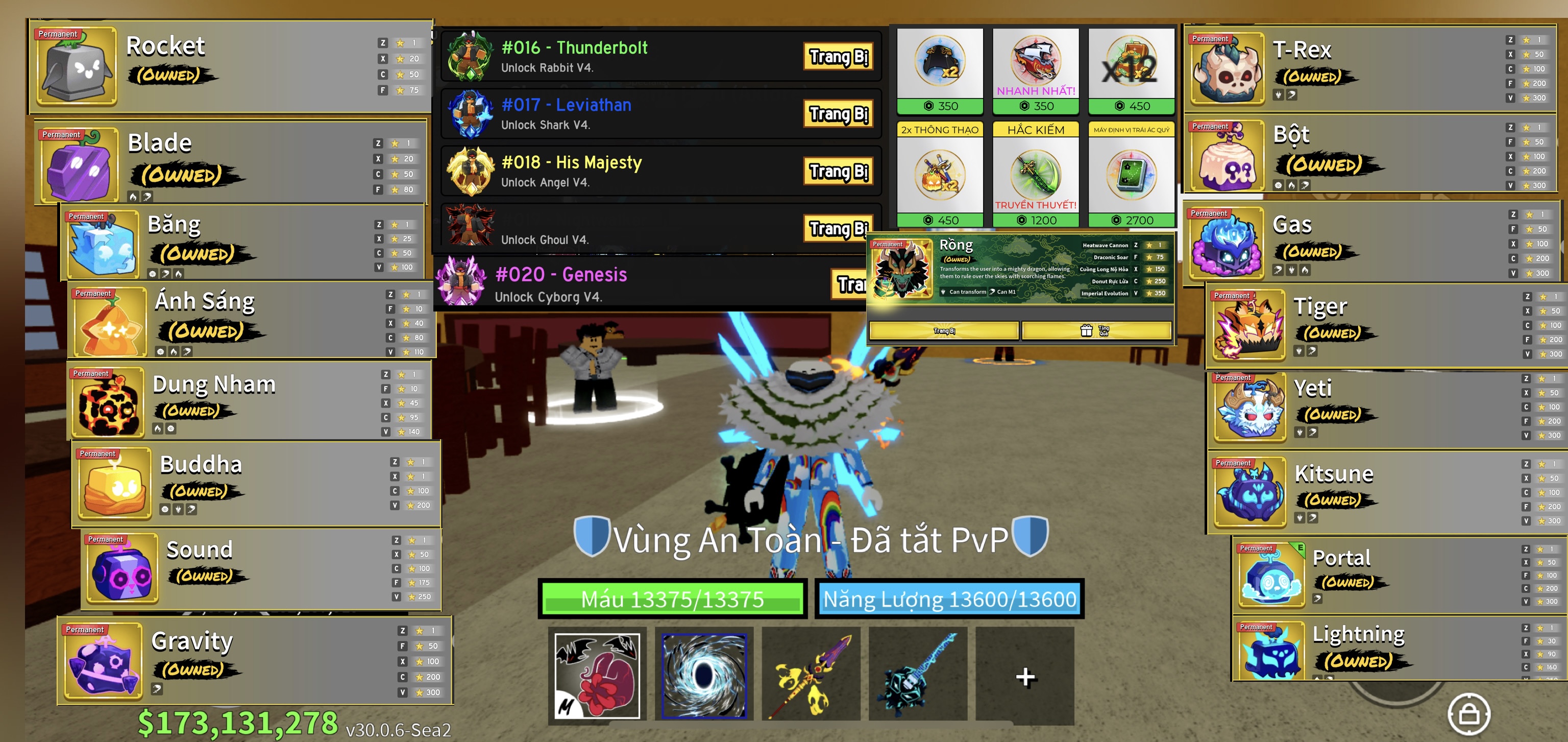
Task: Equip the #017 Leviathan title with Trang Bị
Action: point(838,114)
